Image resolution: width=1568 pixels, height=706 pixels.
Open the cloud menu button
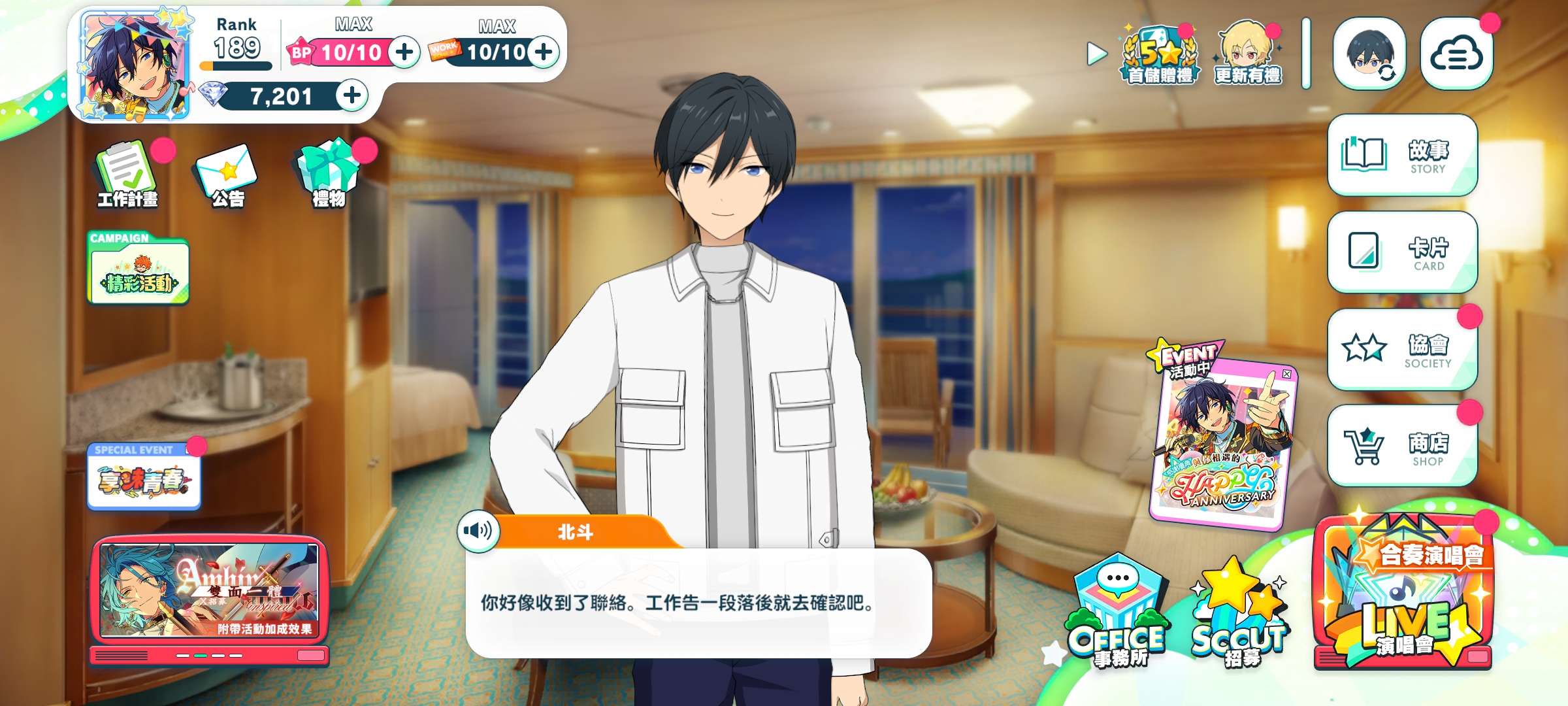click(1456, 55)
